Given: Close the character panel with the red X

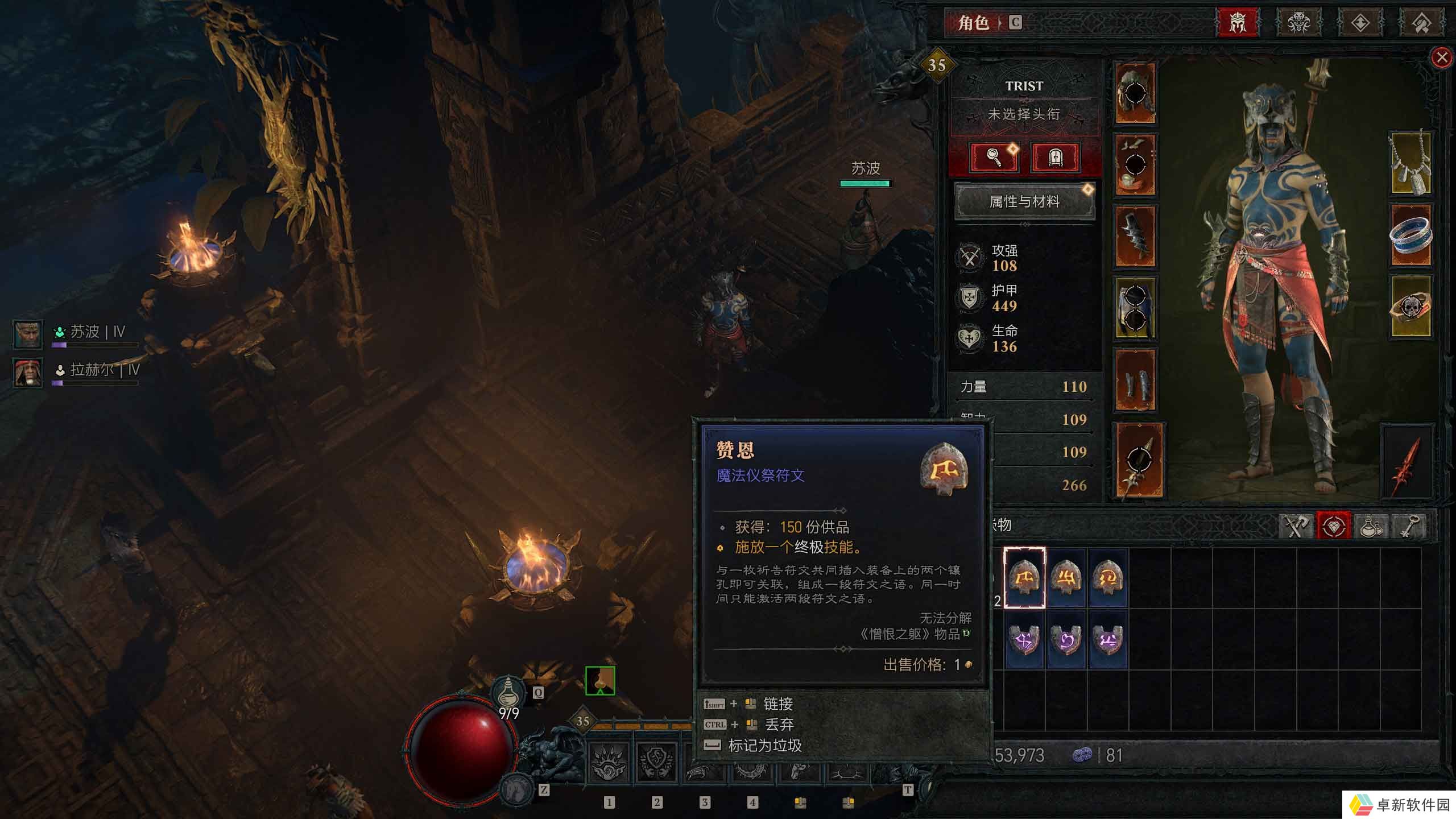Looking at the screenshot, I should (x=1441, y=57).
